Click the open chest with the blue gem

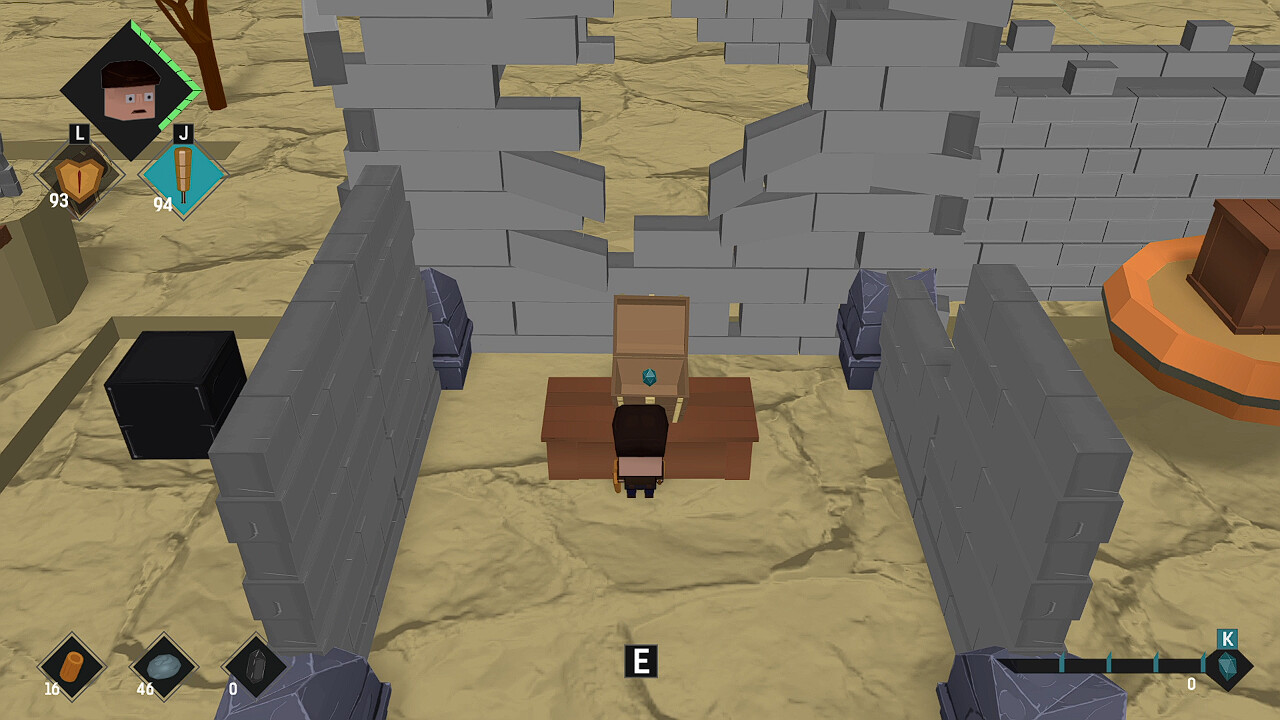pos(651,345)
